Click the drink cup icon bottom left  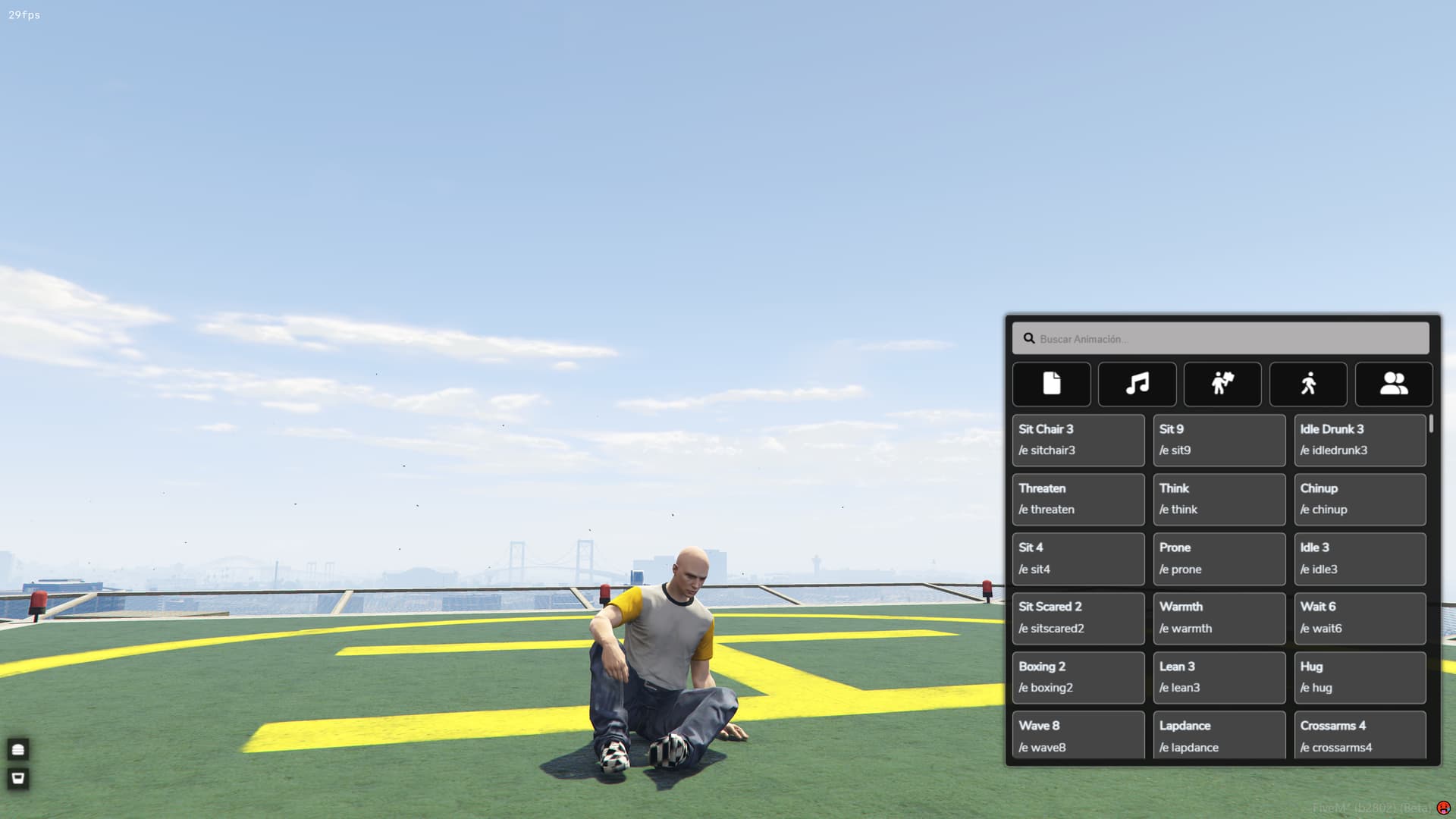tap(17, 778)
